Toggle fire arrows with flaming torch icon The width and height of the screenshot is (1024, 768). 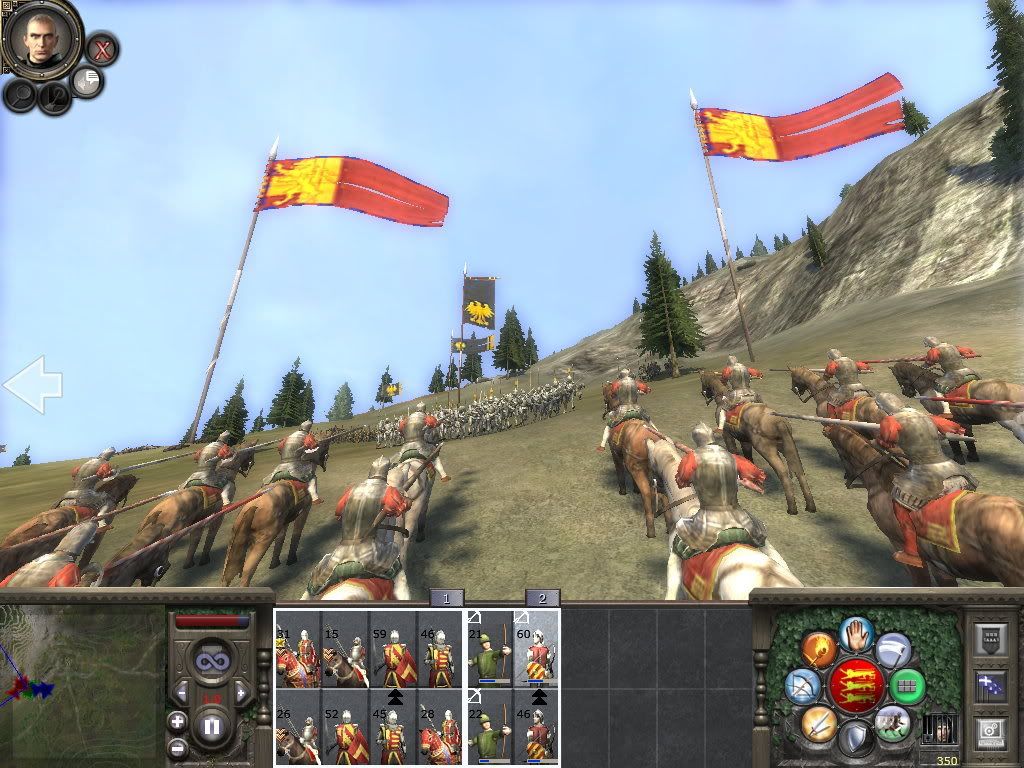tap(817, 650)
